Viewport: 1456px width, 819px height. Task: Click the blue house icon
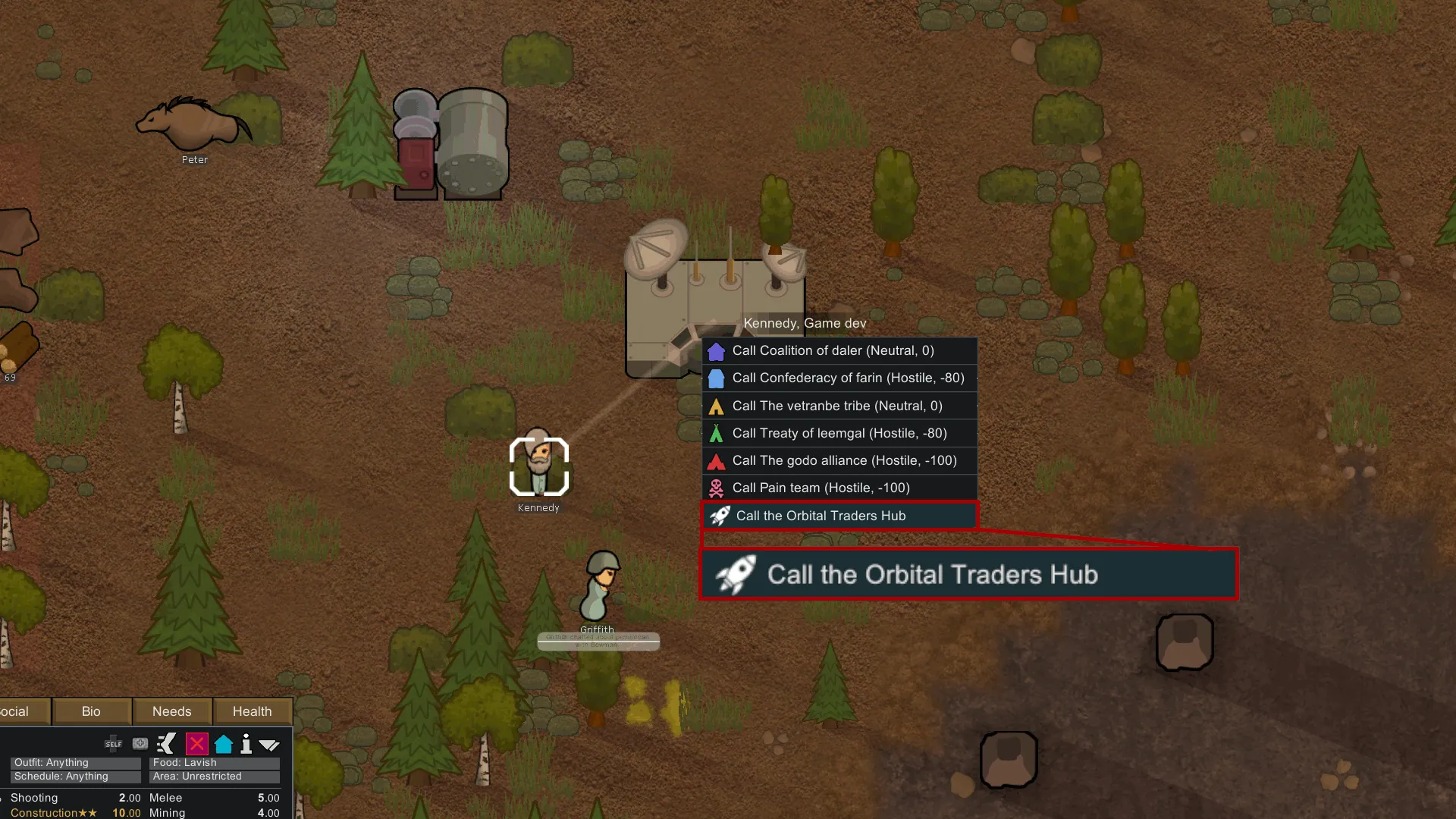224,744
